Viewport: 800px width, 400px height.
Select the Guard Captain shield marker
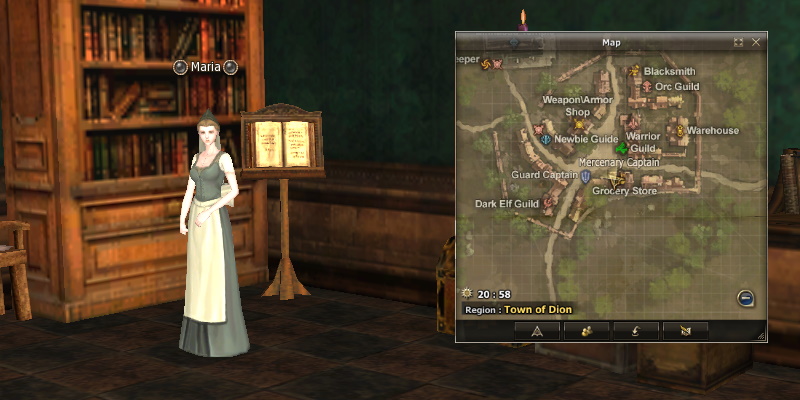pos(585,176)
